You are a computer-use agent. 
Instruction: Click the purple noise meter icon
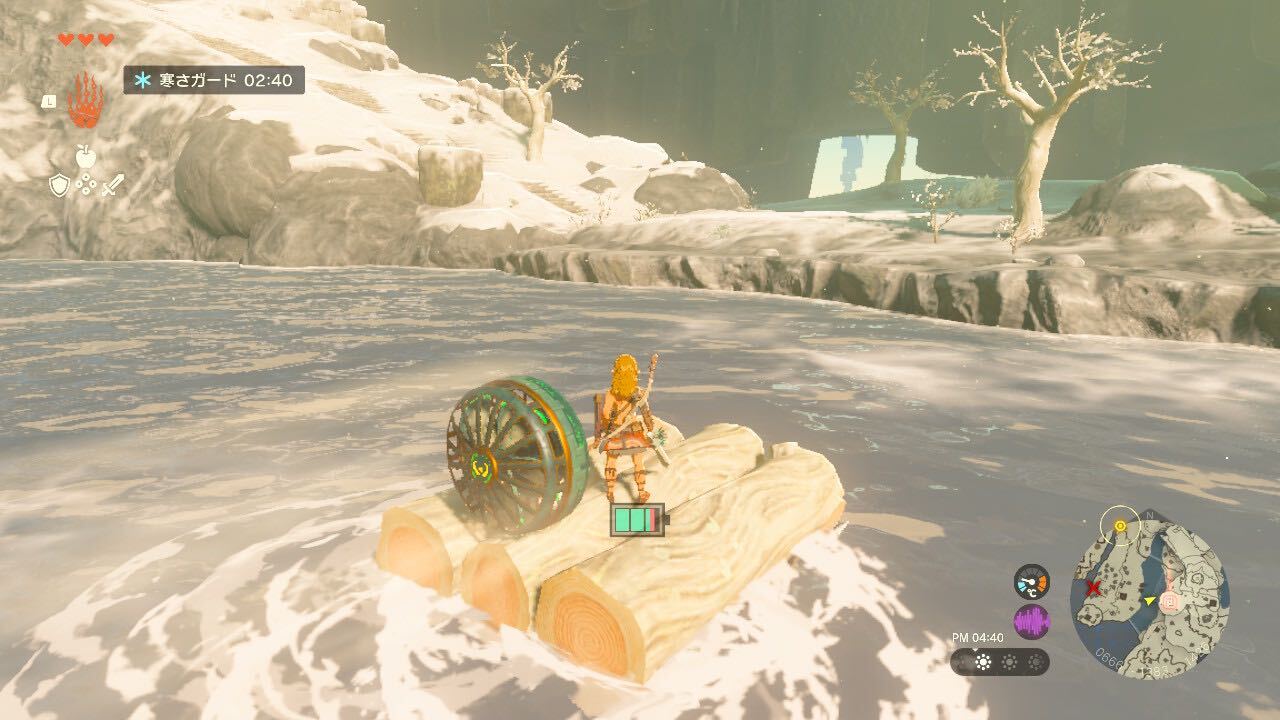point(1032,621)
